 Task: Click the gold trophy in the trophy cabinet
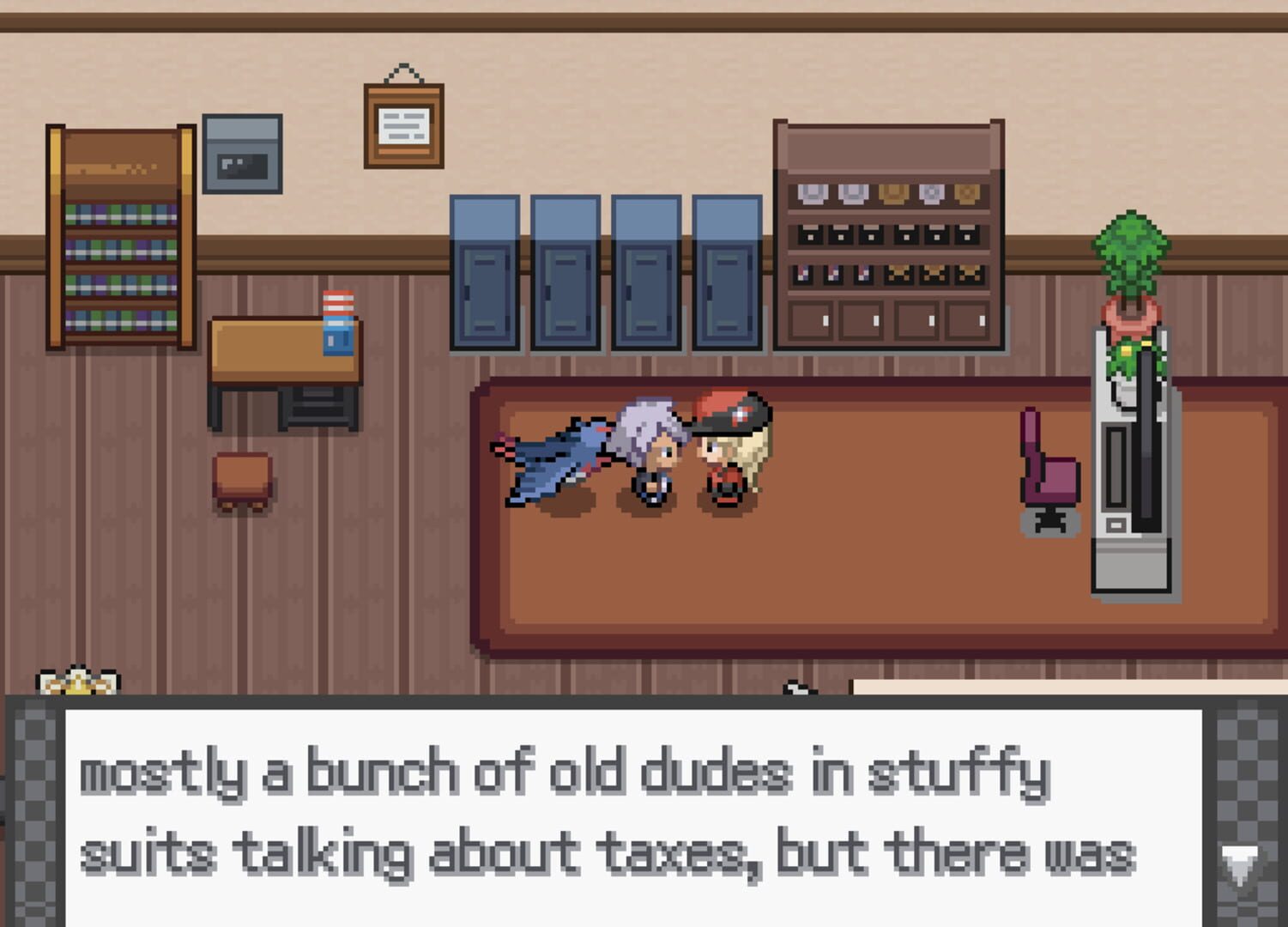[893, 194]
